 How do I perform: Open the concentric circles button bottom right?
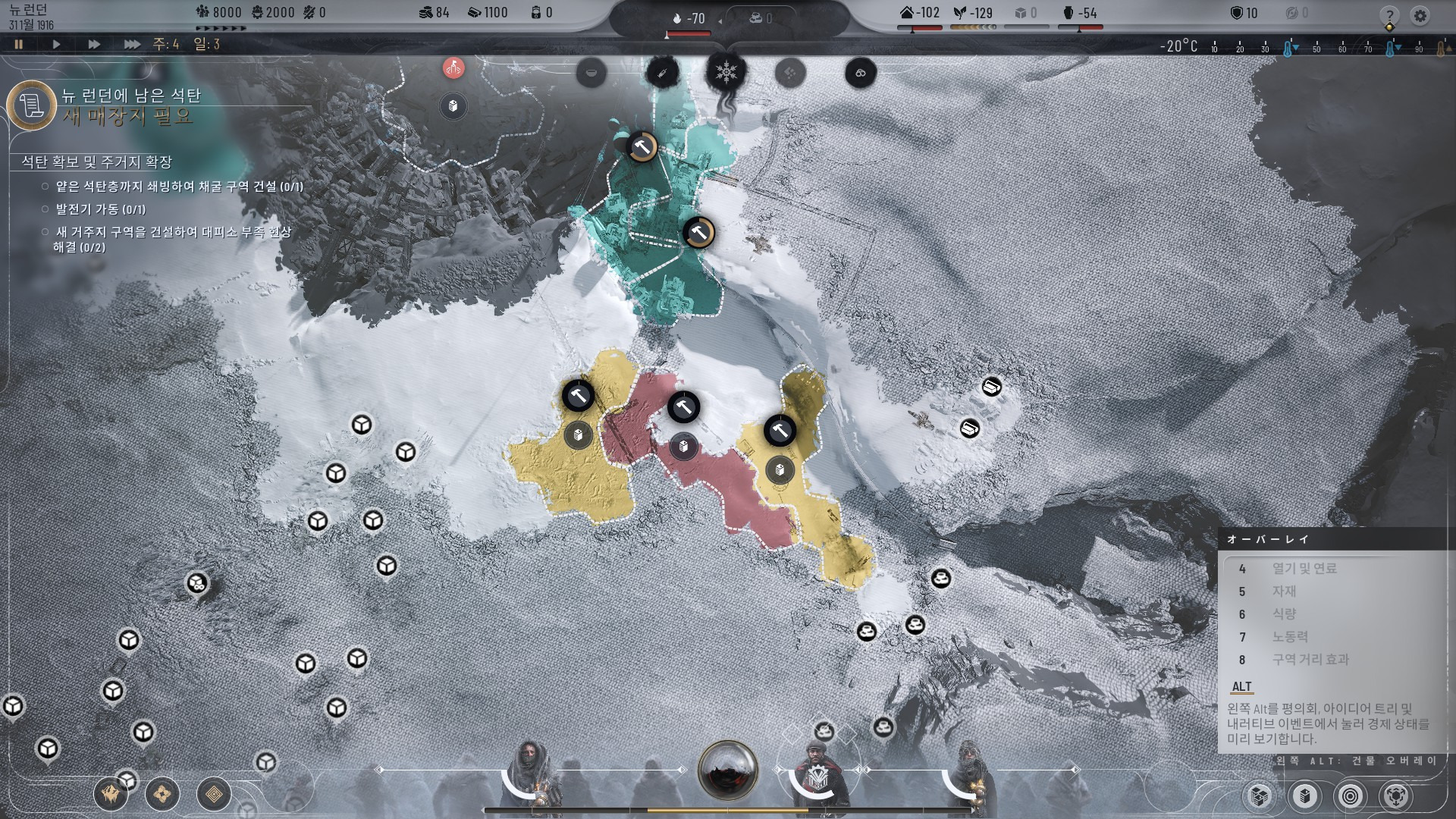1350,795
